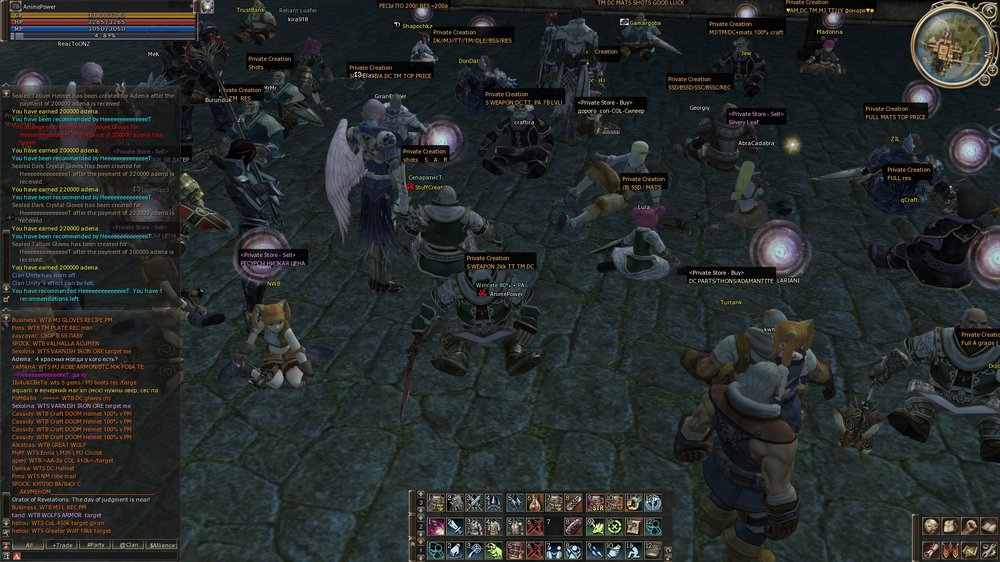1000x562 pixels.
Task: Open the #Party chat tab
Action: 95,545
